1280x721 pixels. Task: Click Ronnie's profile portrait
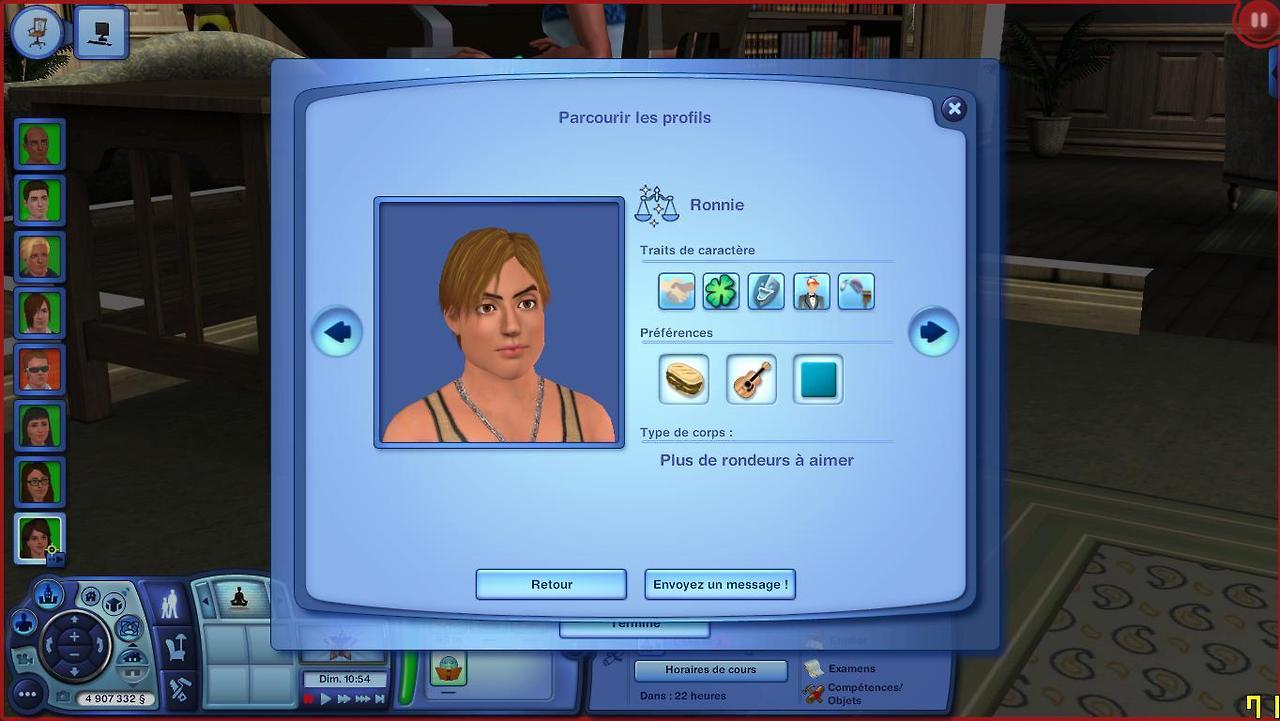coord(499,322)
